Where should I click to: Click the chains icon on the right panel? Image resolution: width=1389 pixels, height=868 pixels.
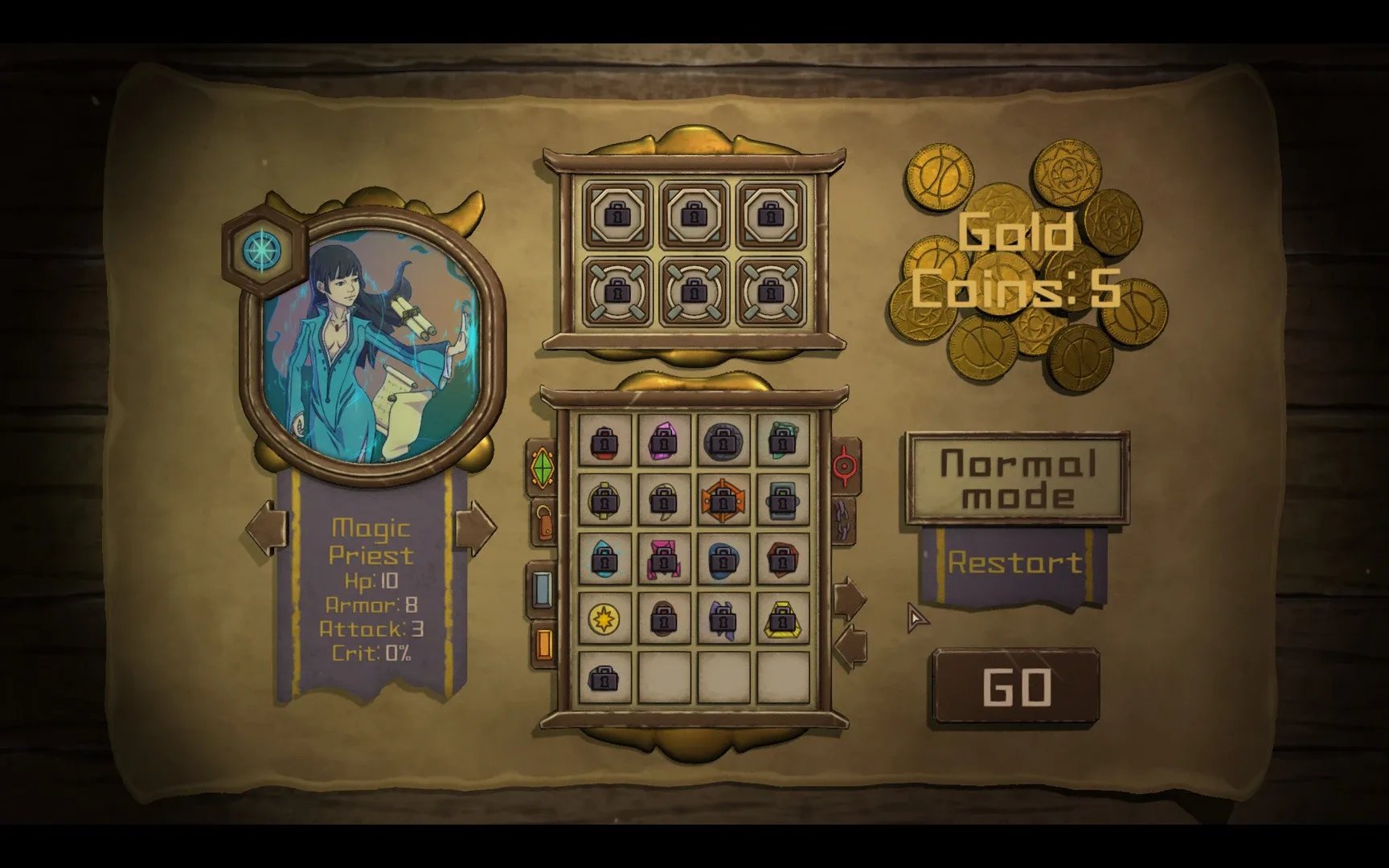tap(843, 522)
